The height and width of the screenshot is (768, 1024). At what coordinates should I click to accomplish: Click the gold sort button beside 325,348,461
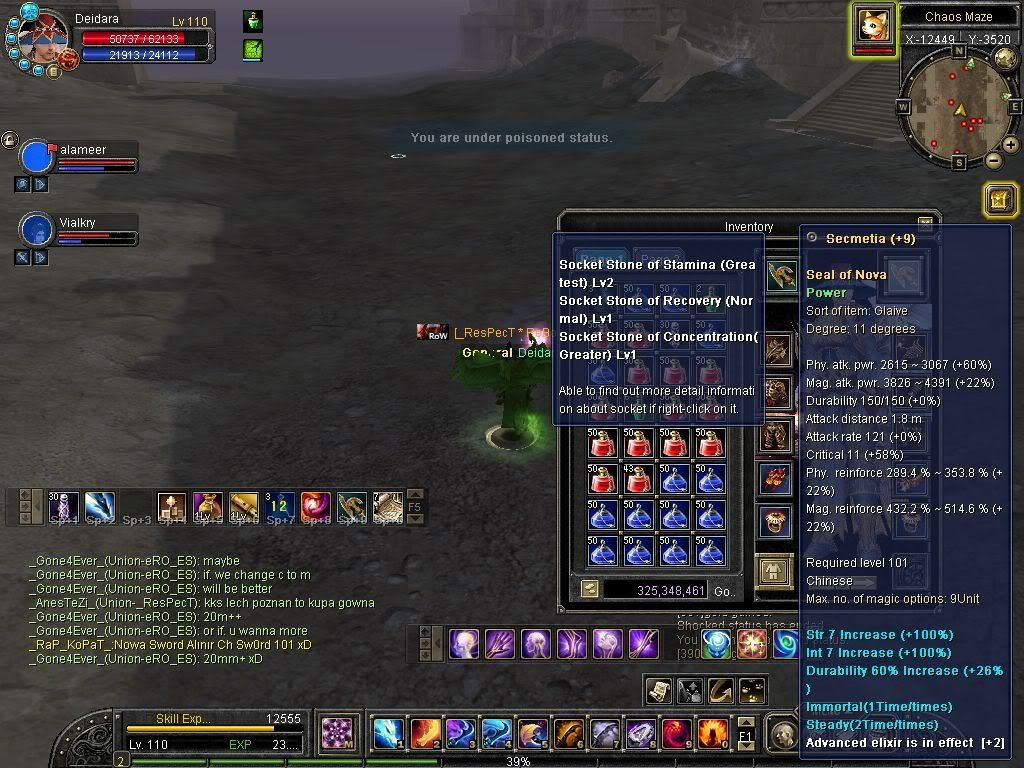(590, 590)
